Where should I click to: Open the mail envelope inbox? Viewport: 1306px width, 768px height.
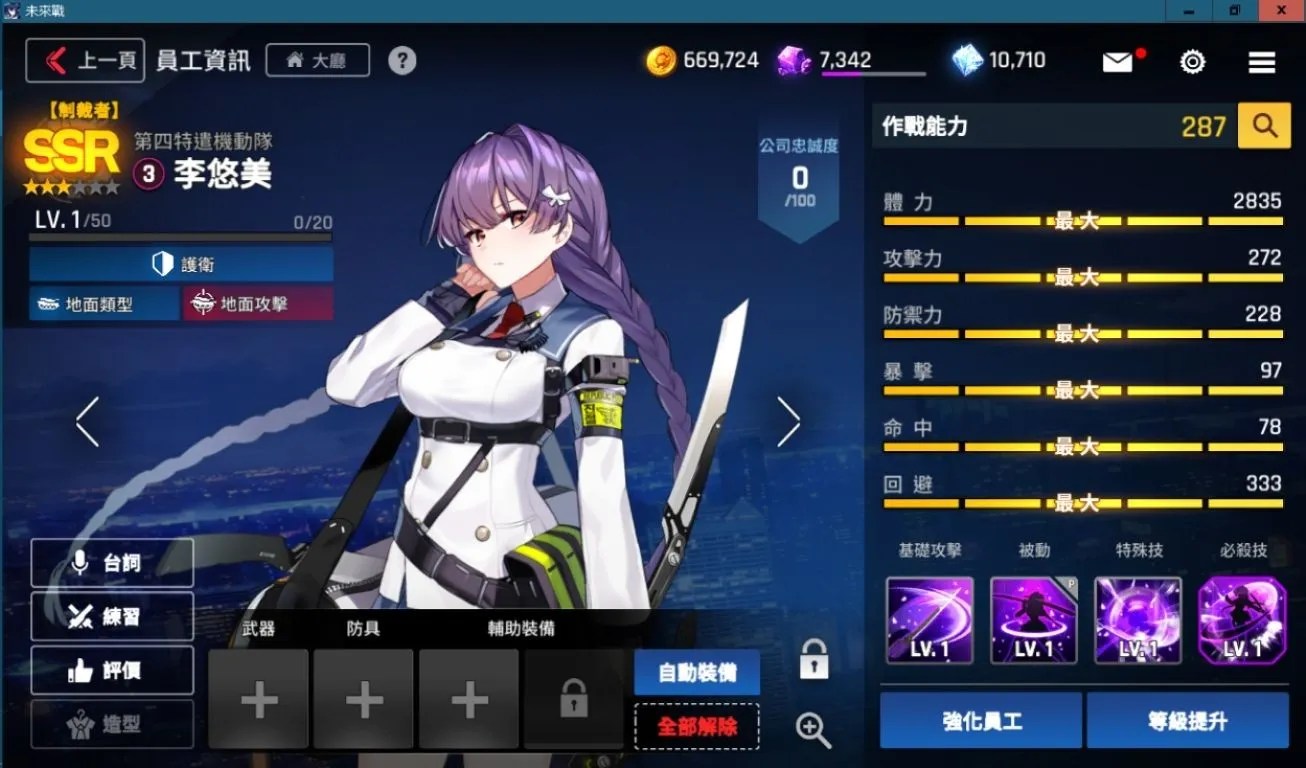(x=1118, y=62)
